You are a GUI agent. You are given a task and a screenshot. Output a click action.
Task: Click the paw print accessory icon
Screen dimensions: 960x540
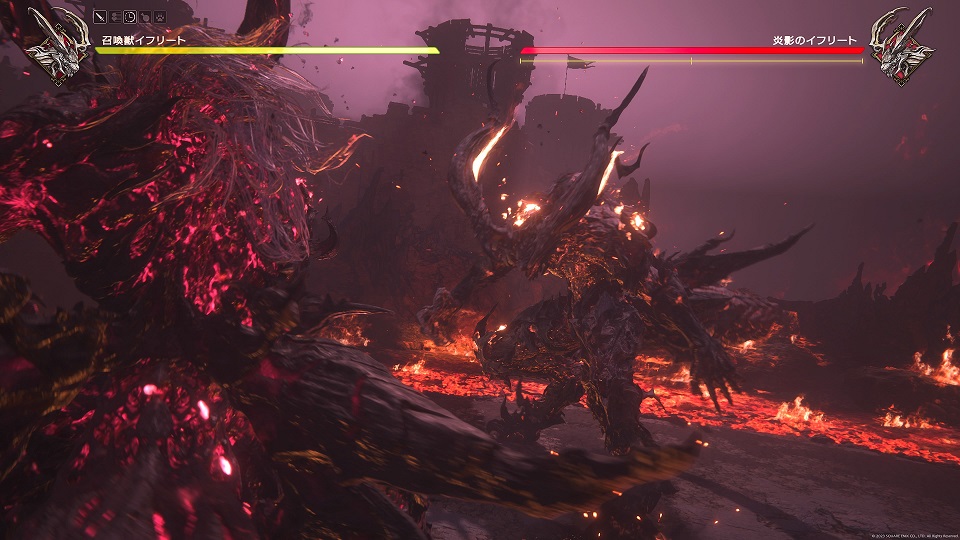[160, 17]
